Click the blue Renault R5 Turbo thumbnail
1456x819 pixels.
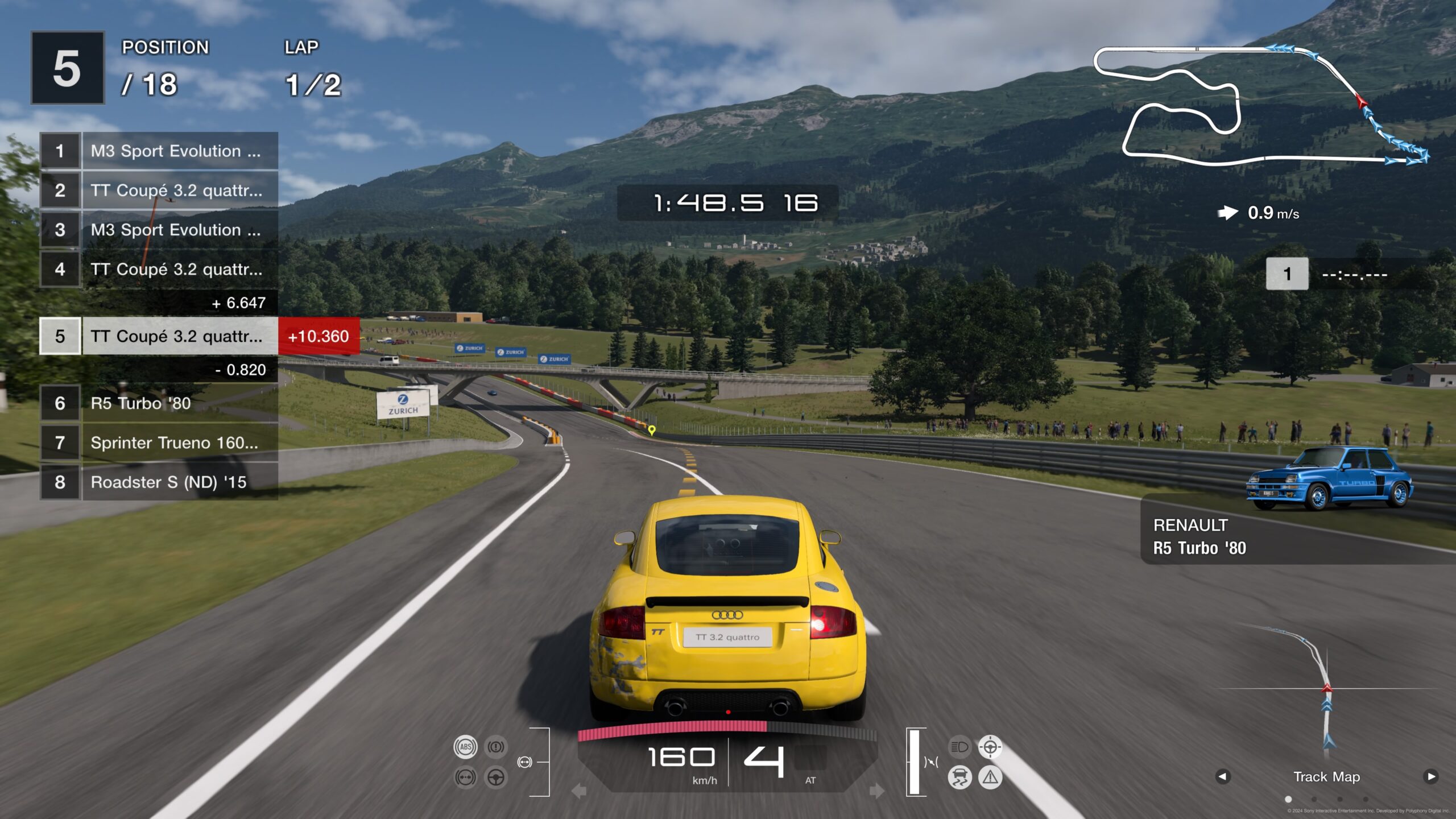(1329, 478)
